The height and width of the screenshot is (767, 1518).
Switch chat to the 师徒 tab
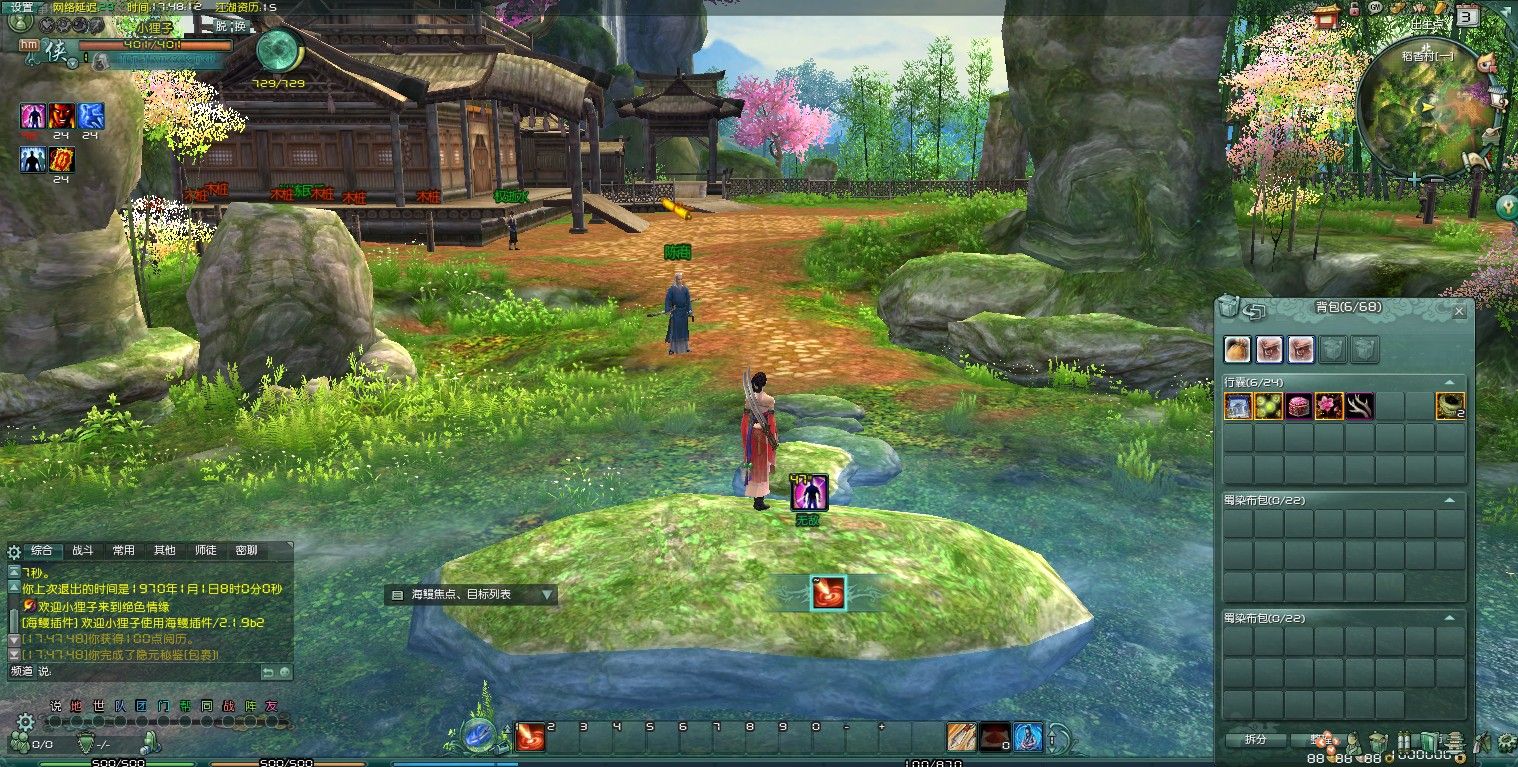click(205, 551)
